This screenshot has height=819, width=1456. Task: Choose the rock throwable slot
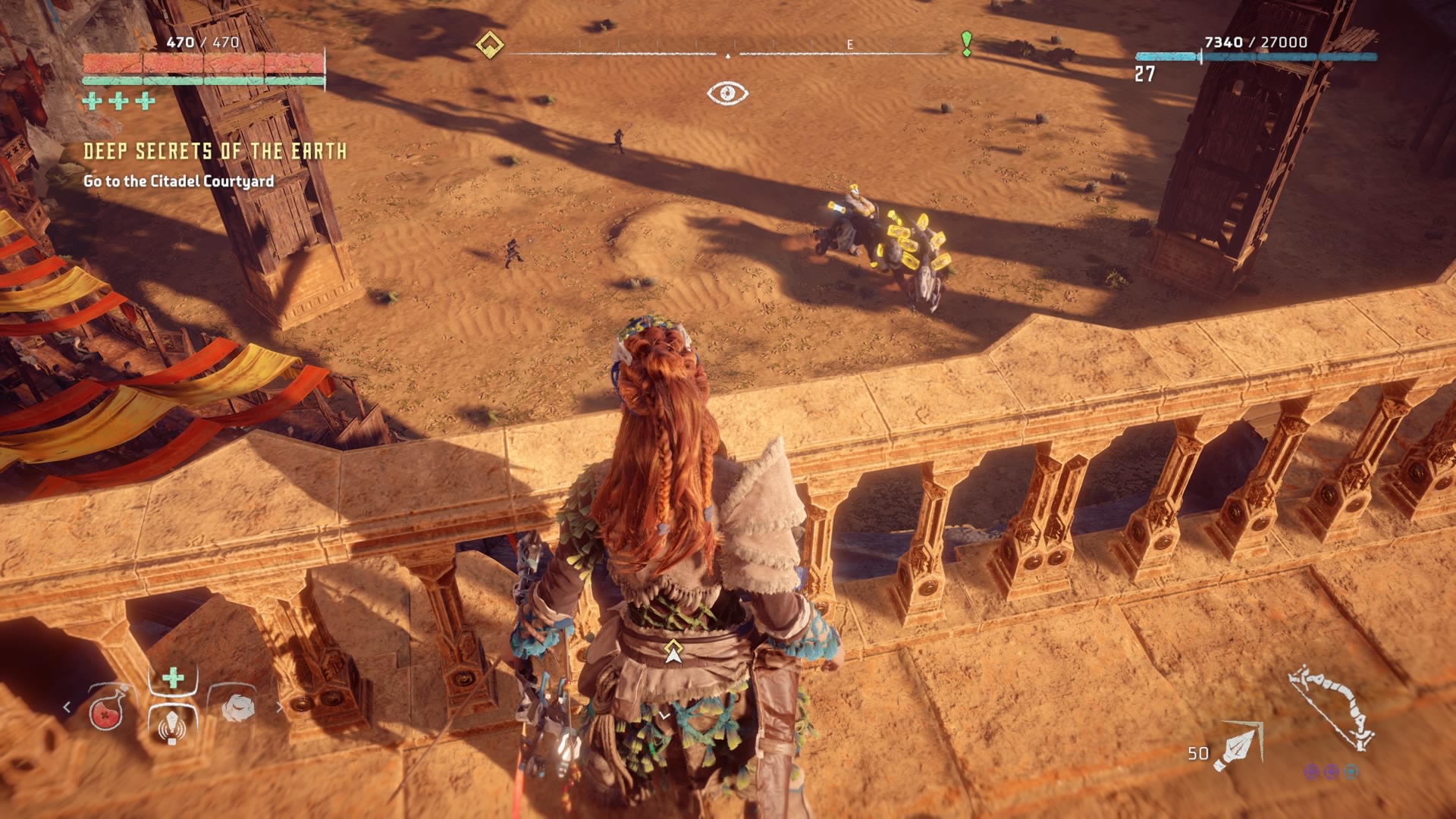(237, 708)
